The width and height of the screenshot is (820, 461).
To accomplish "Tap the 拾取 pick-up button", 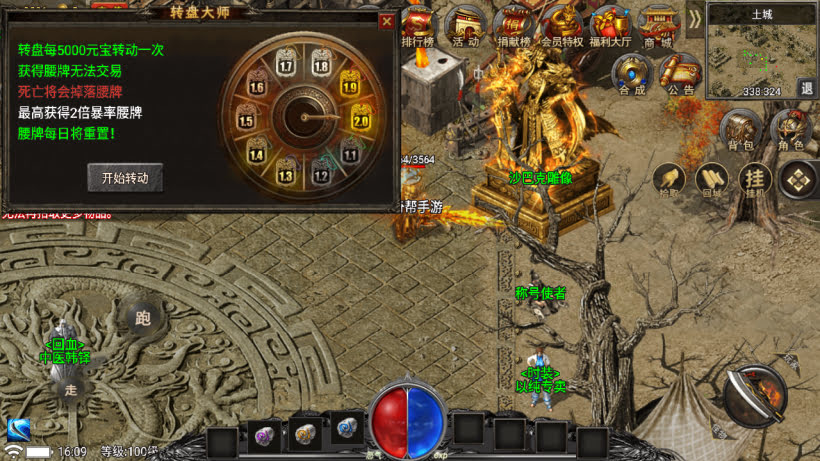I will 667,181.
